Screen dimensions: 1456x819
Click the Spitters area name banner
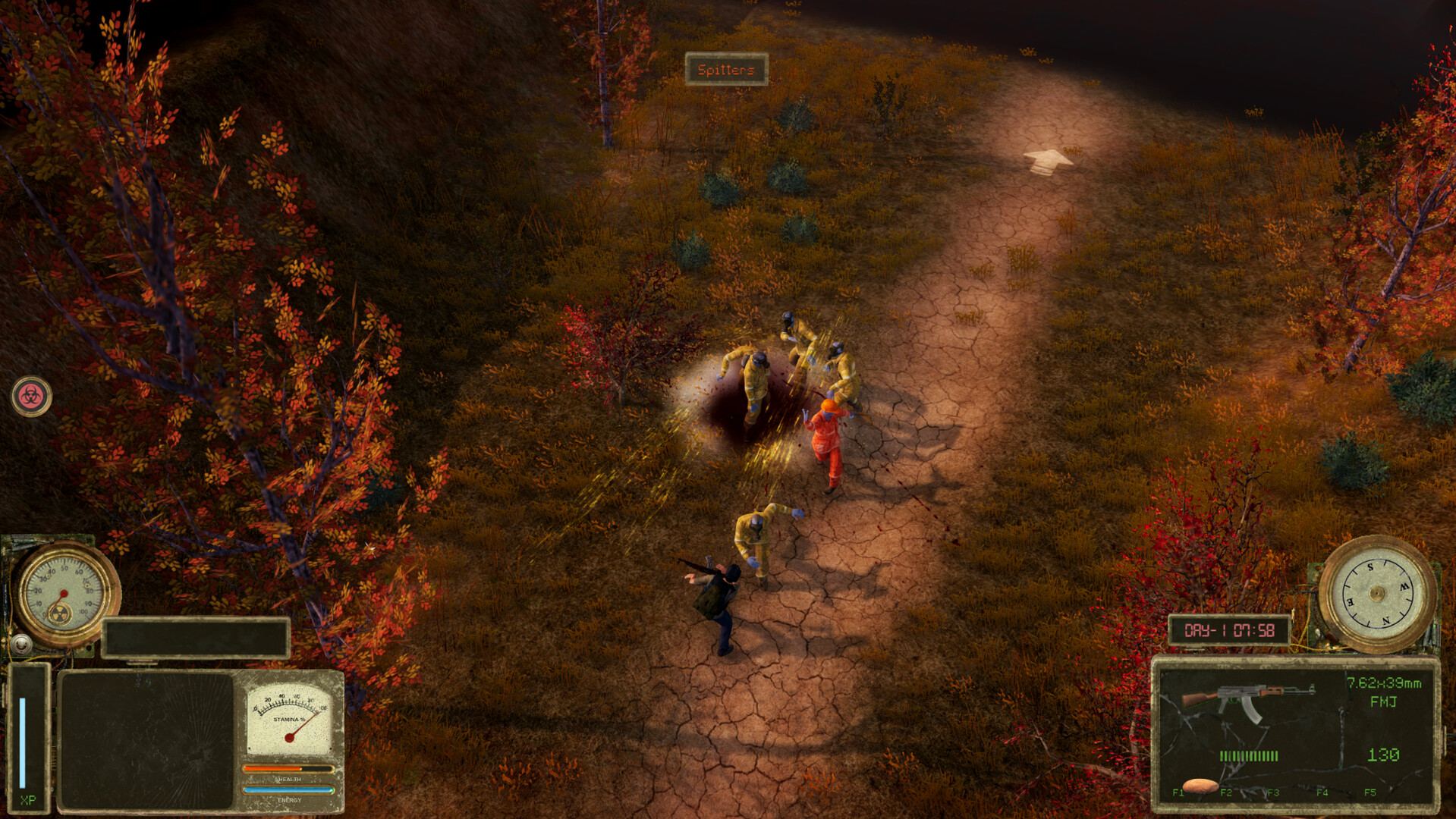point(726,68)
